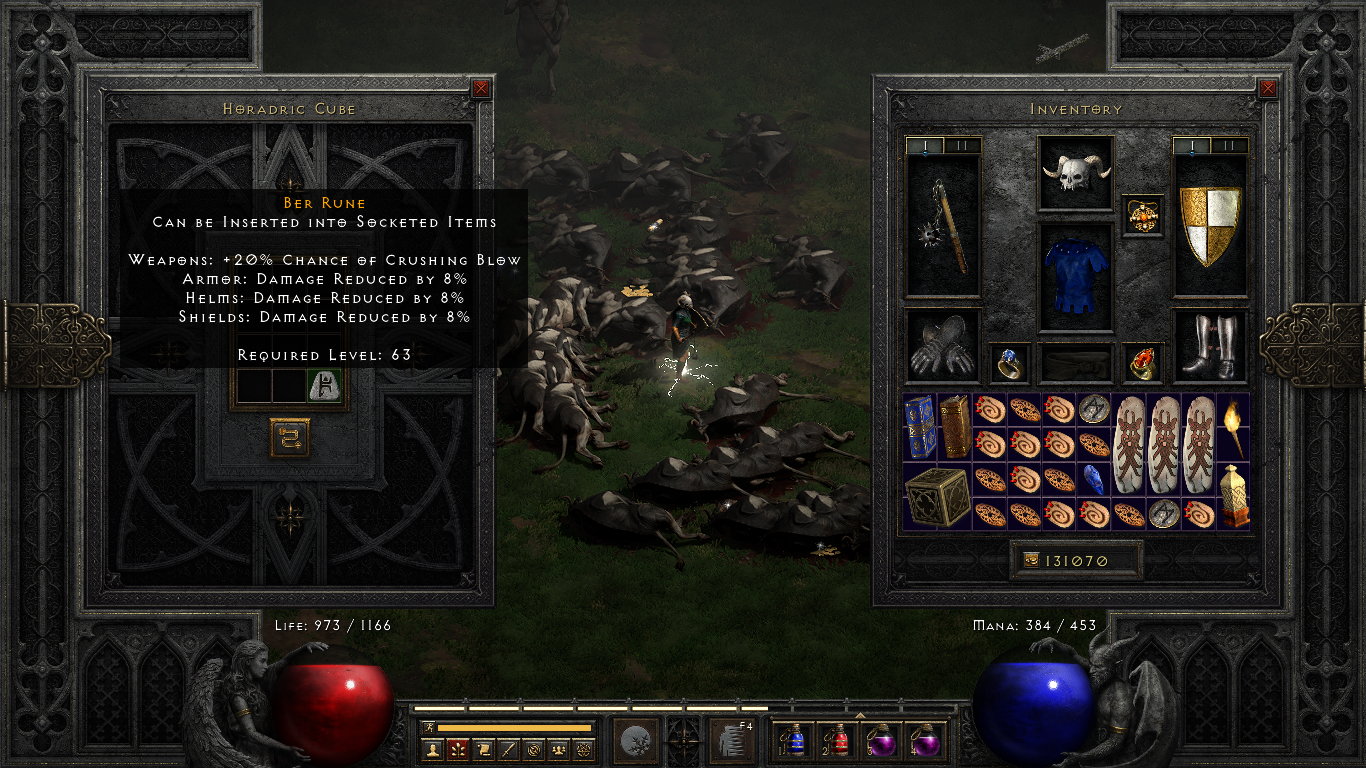Select the blue body armor slot
The height and width of the screenshot is (768, 1366).
(1076, 277)
